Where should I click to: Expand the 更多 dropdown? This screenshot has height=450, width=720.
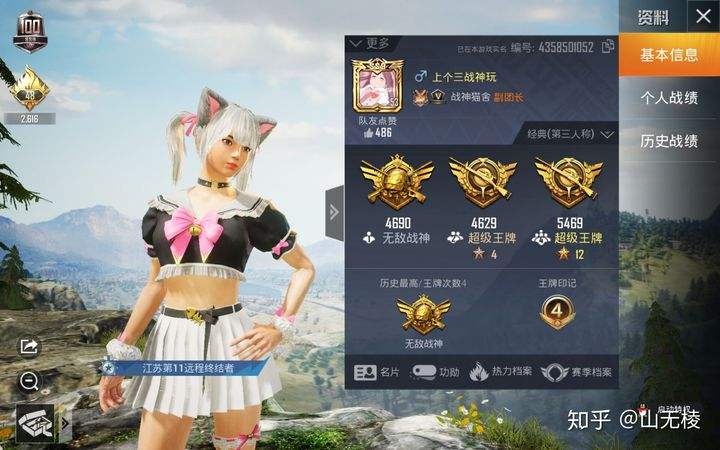pyautogui.click(x=372, y=44)
